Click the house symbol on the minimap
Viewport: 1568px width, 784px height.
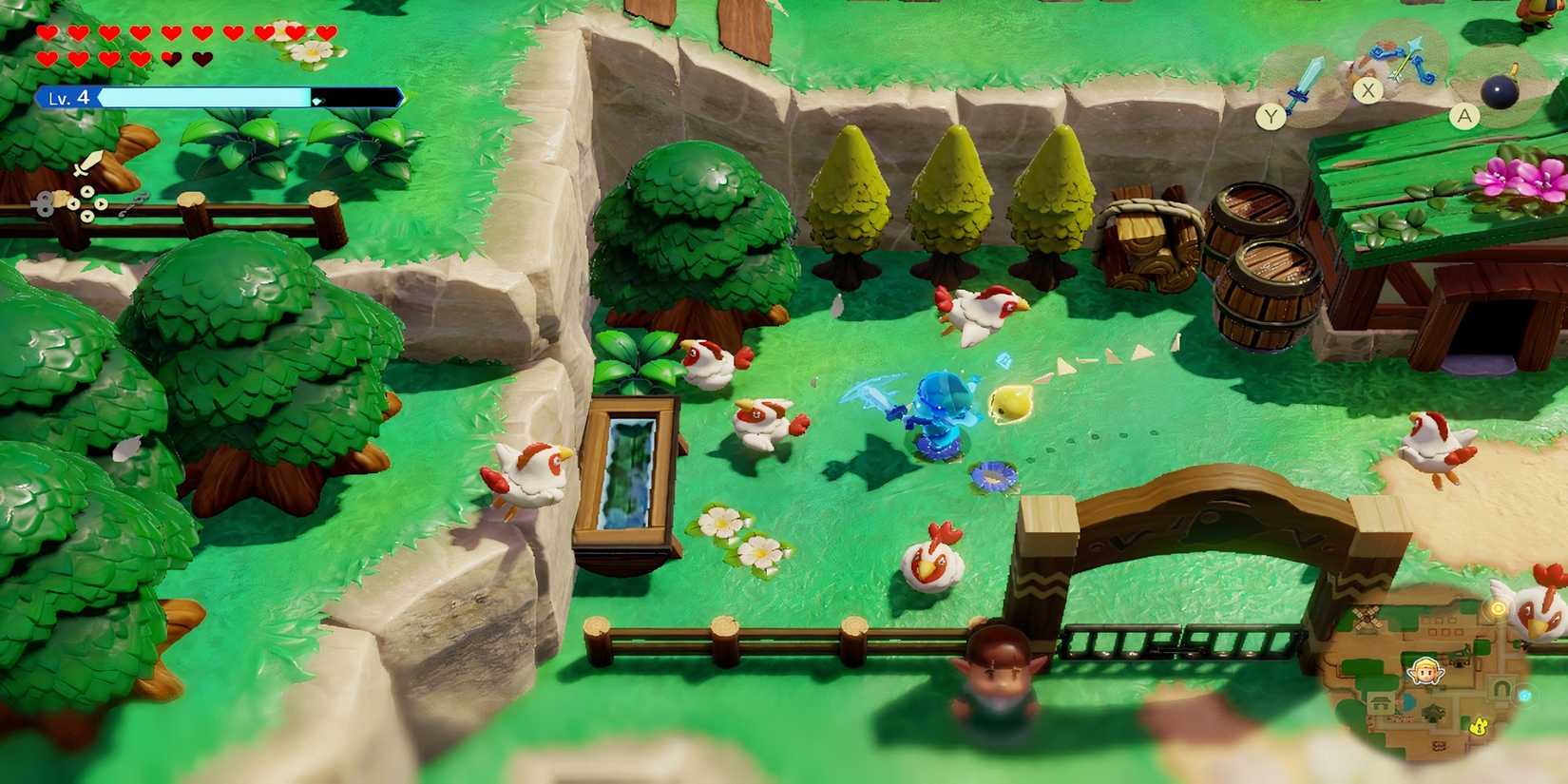tap(1381, 702)
